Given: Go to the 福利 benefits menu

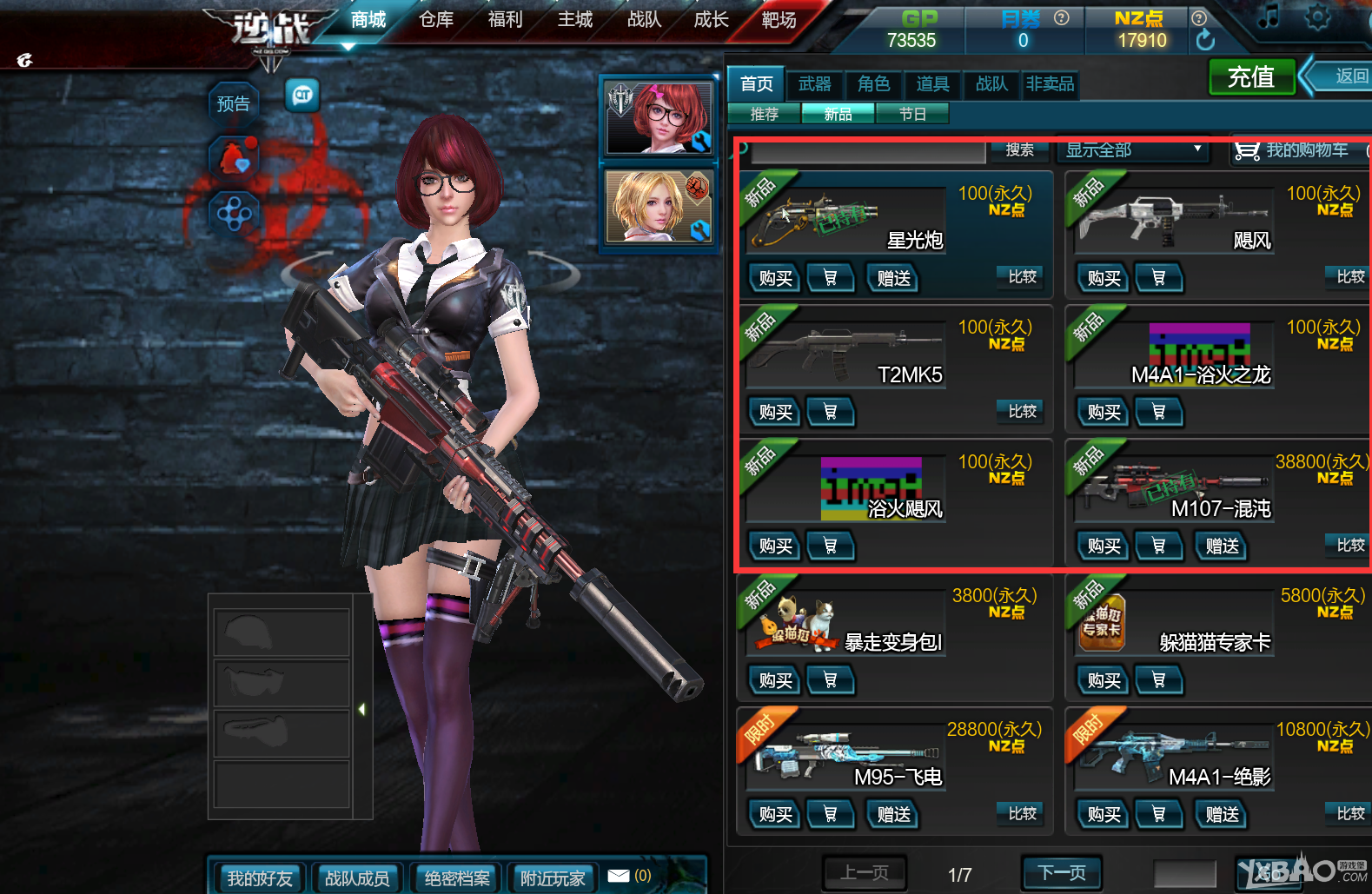Looking at the screenshot, I should (505, 19).
